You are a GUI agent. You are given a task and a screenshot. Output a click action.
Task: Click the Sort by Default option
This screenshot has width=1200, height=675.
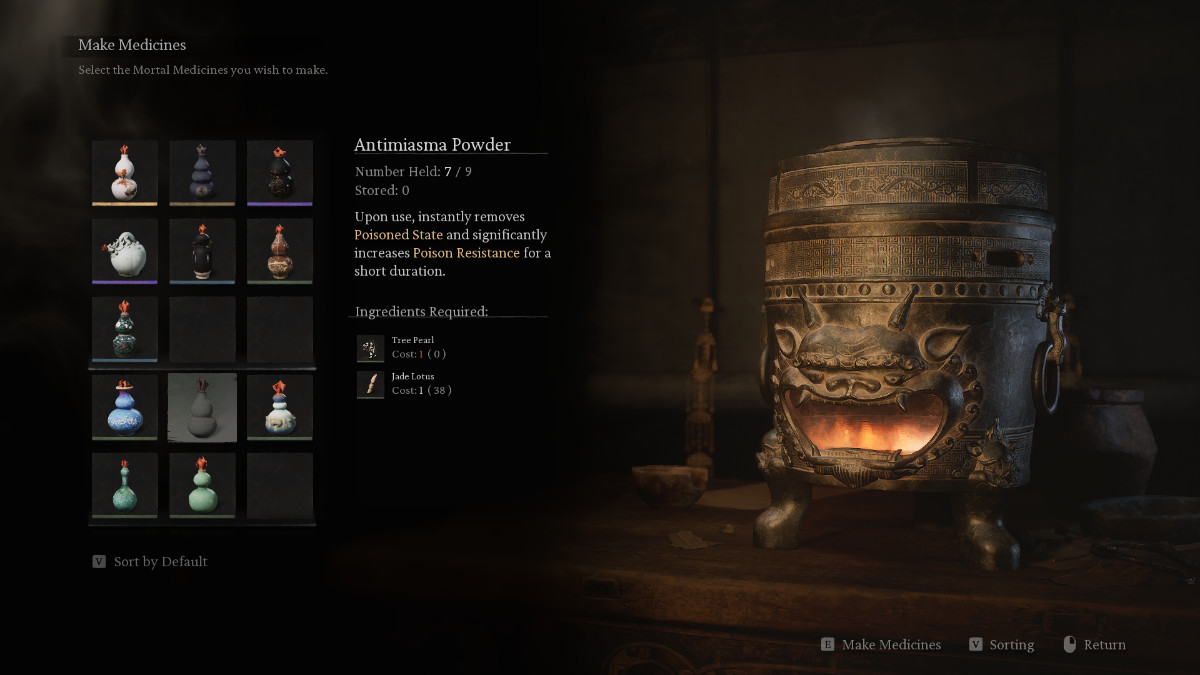(160, 562)
